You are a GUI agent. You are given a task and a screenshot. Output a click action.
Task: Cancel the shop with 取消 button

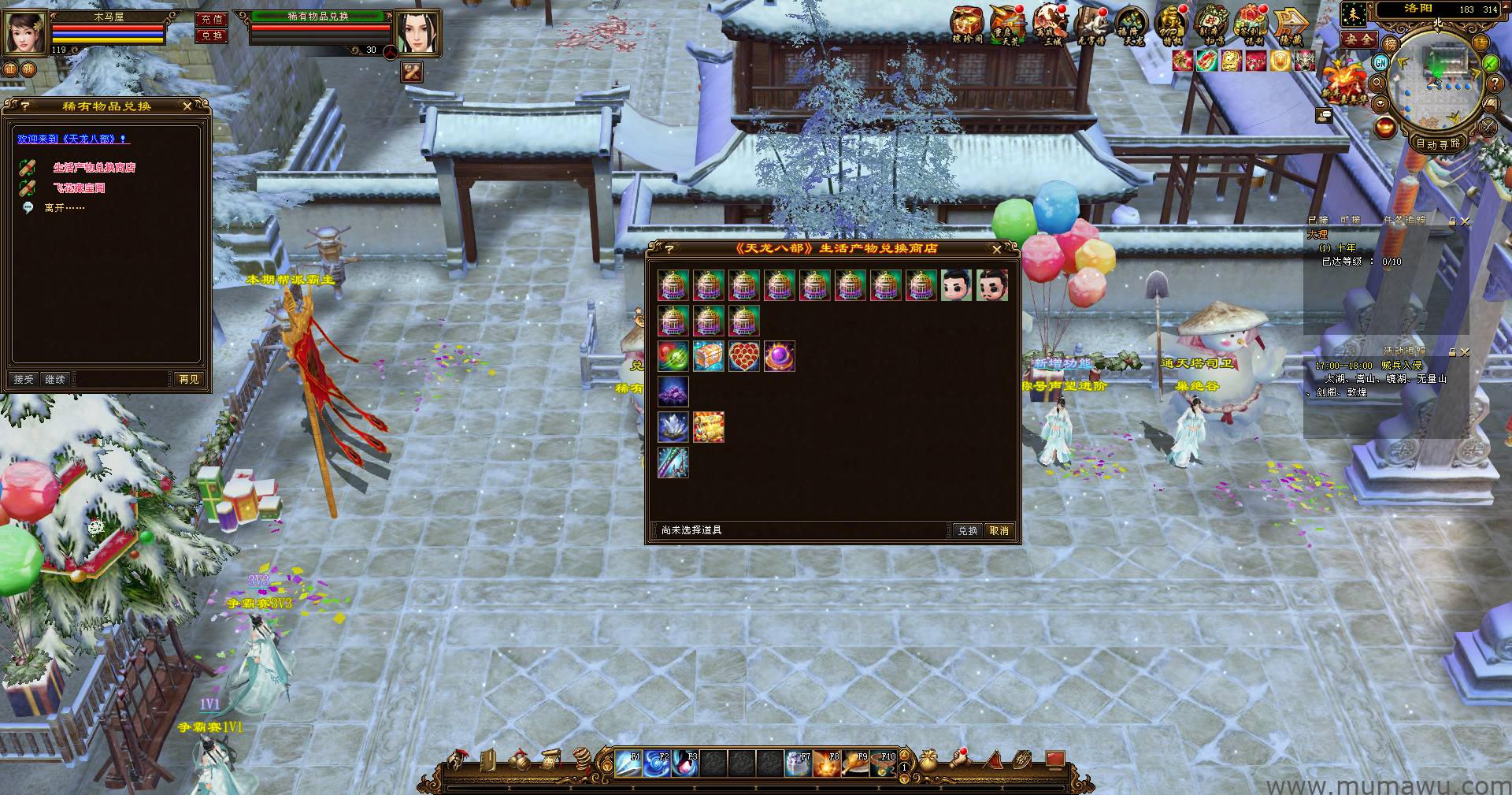[999, 531]
